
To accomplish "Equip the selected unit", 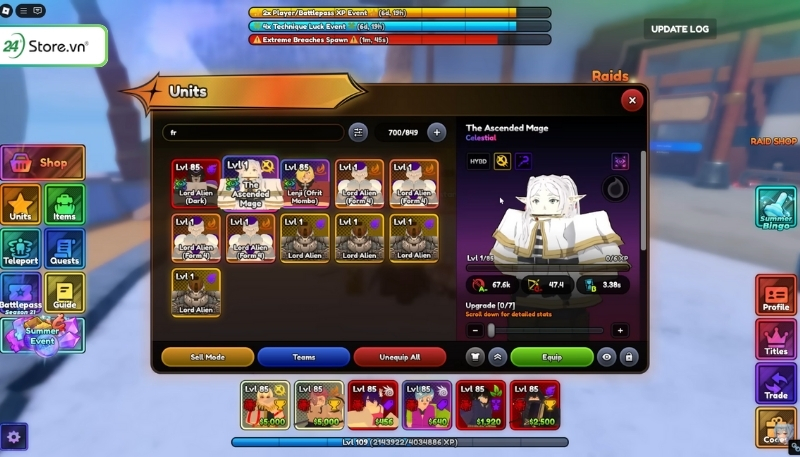I will coord(552,356).
